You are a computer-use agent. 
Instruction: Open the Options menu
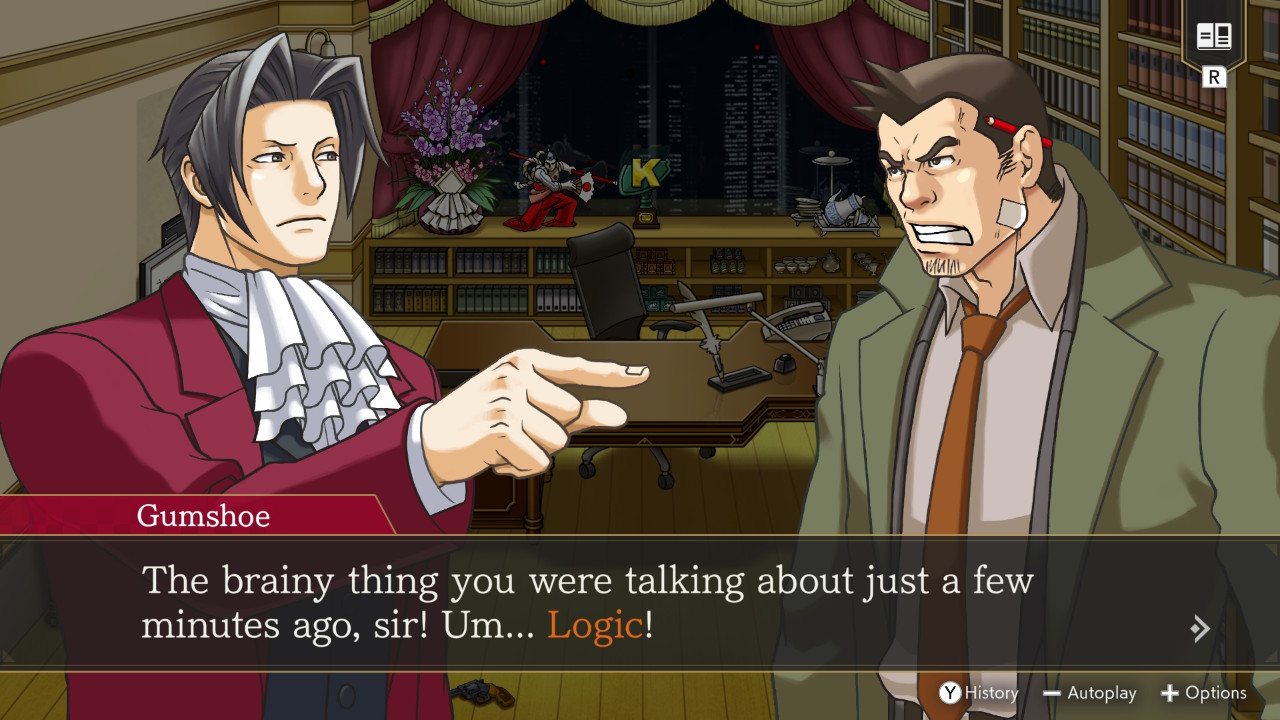click(x=1203, y=693)
